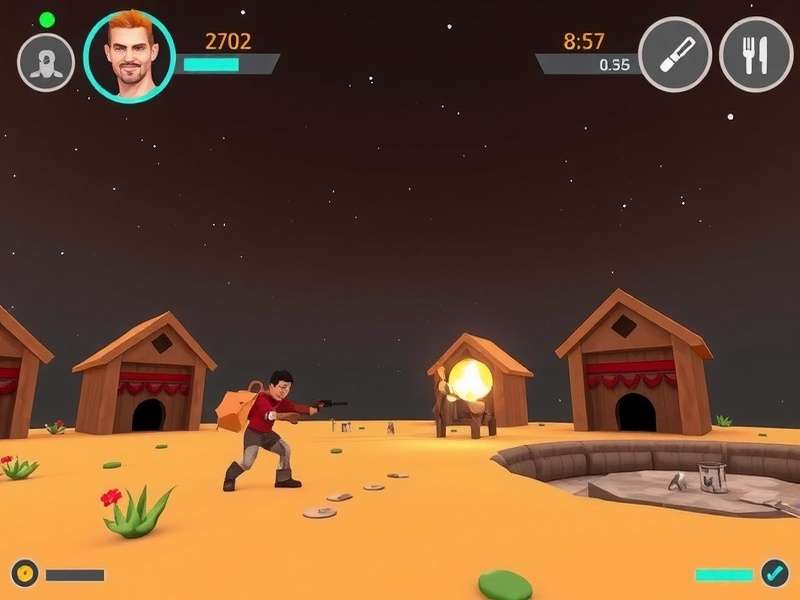800x600 pixels.
Task: Select the knife weapon button
Action: pos(675,54)
